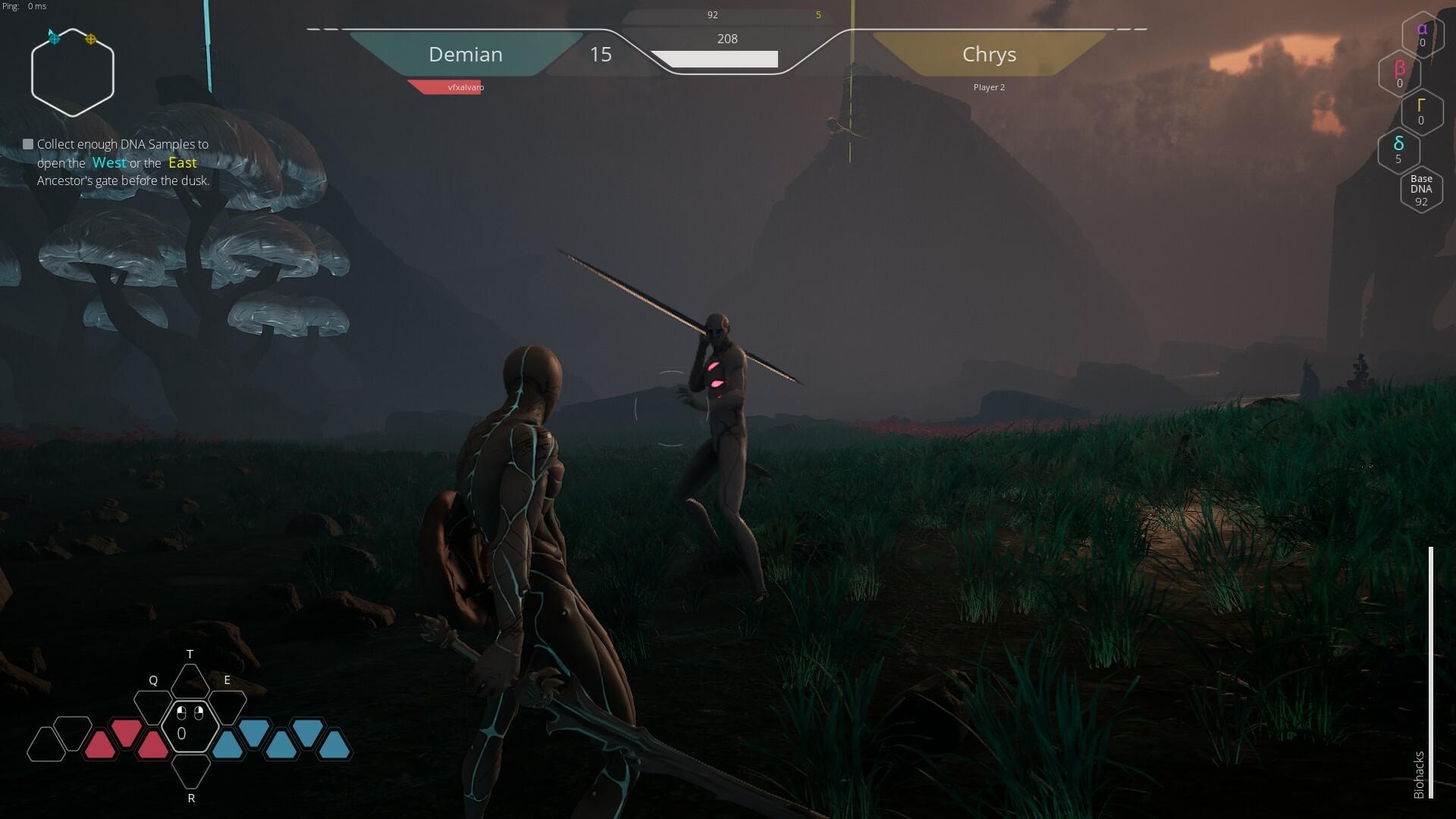This screenshot has width=1456, height=819.
Task: Open the hexagonal minimap
Action: [x=73, y=71]
